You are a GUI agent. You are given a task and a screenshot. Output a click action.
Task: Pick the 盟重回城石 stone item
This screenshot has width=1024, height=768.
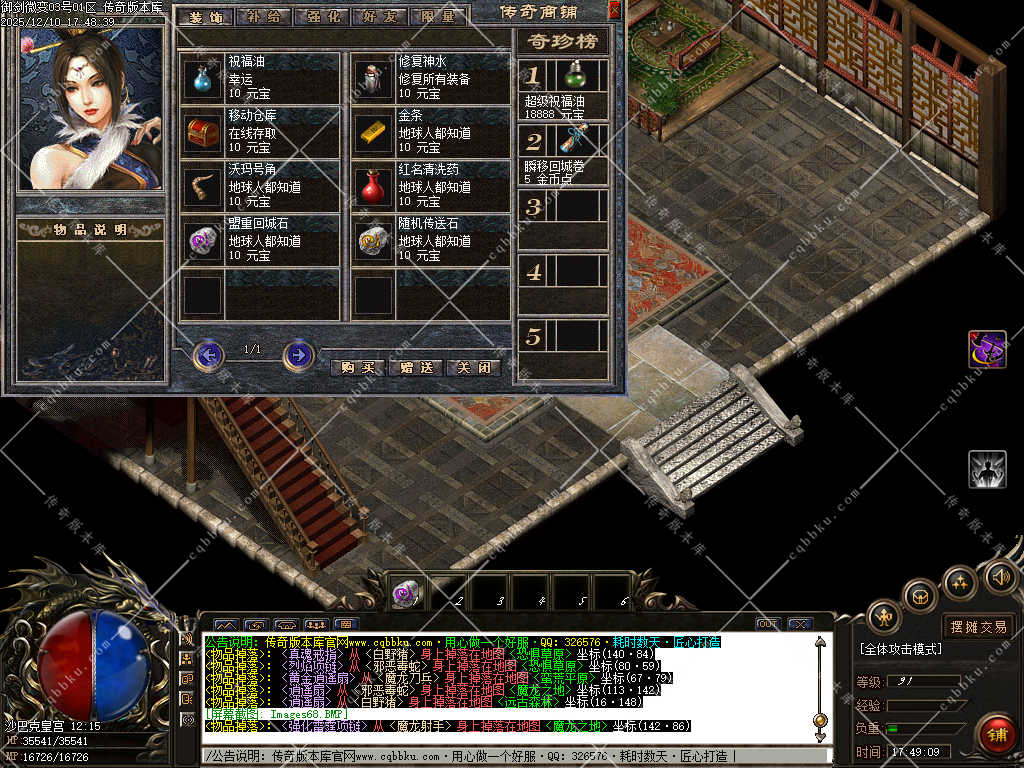pos(203,241)
